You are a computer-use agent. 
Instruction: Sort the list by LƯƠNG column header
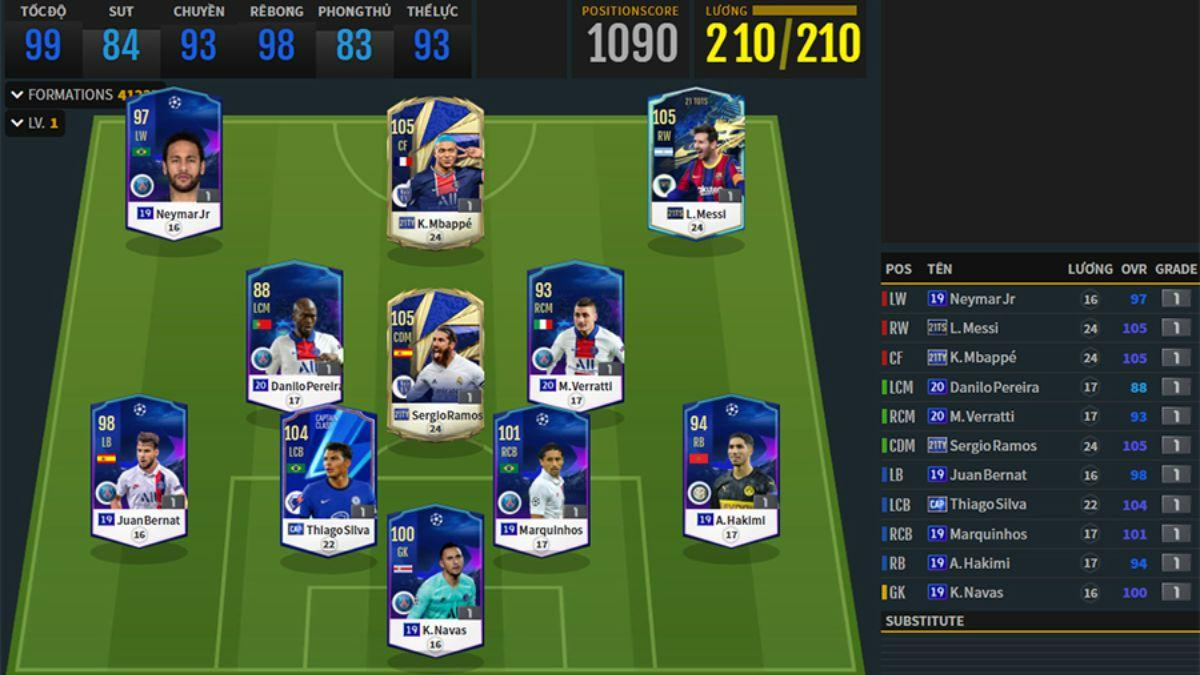point(1089,269)
